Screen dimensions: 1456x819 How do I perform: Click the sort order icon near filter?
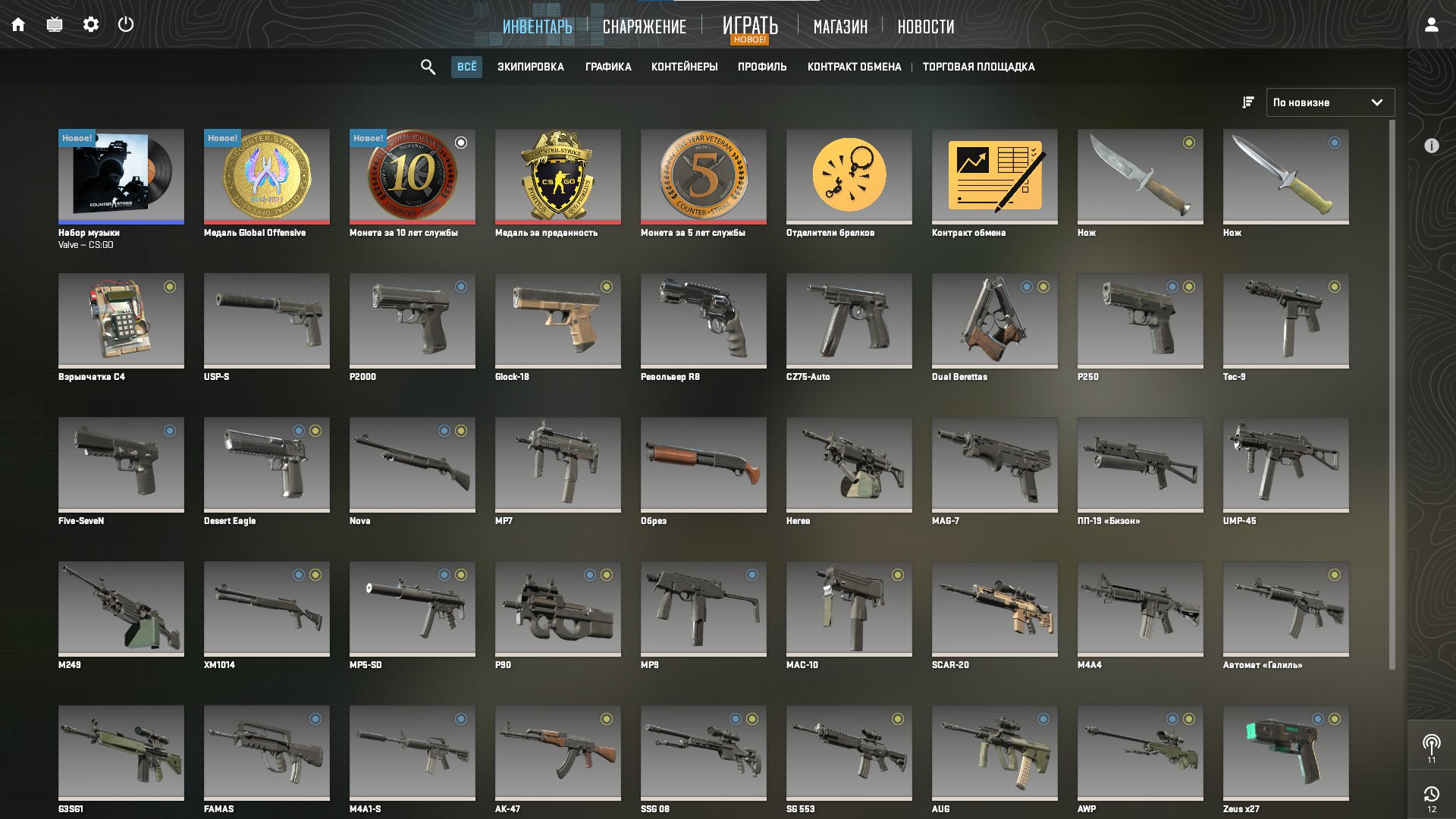click(1247, 102)
